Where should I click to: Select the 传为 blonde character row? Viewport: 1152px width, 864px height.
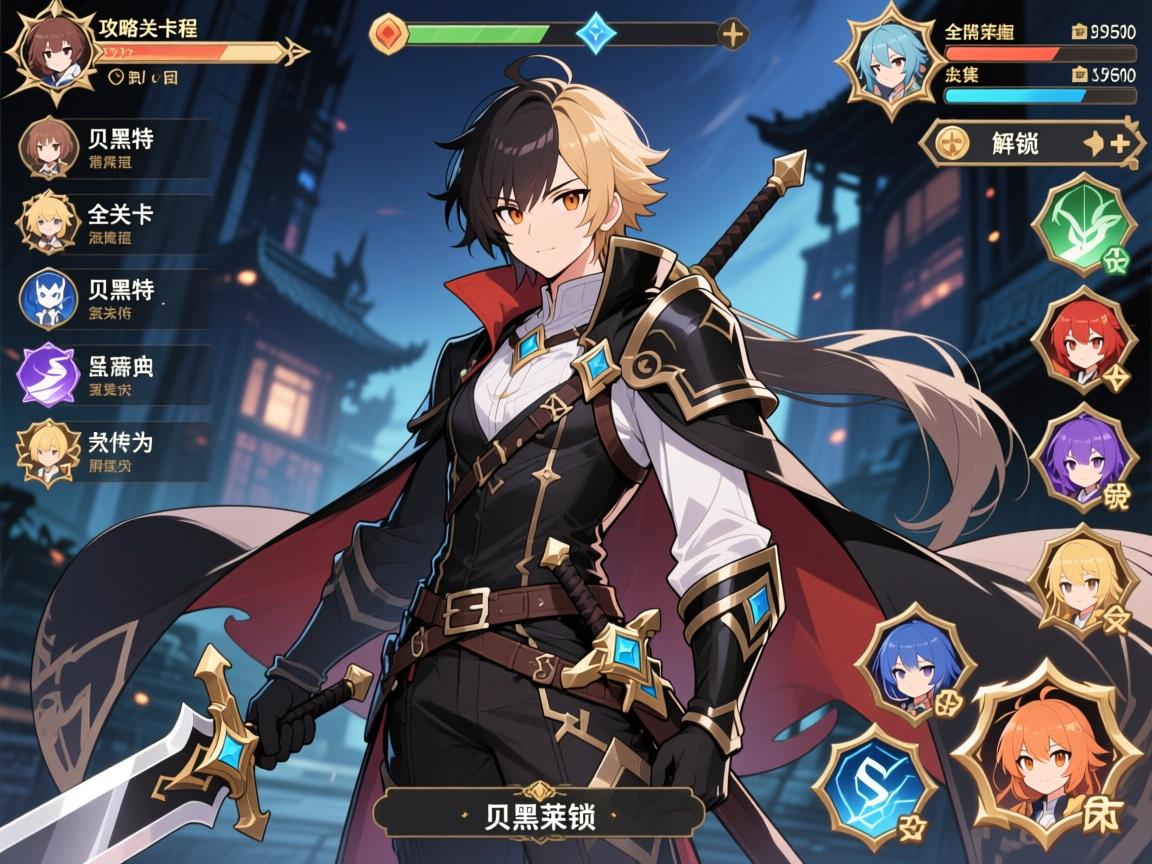[x=115, y=451]
